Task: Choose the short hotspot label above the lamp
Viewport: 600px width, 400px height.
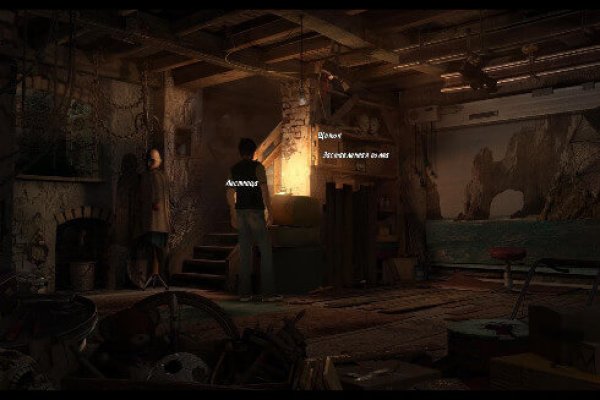Action: click(329, 134)
